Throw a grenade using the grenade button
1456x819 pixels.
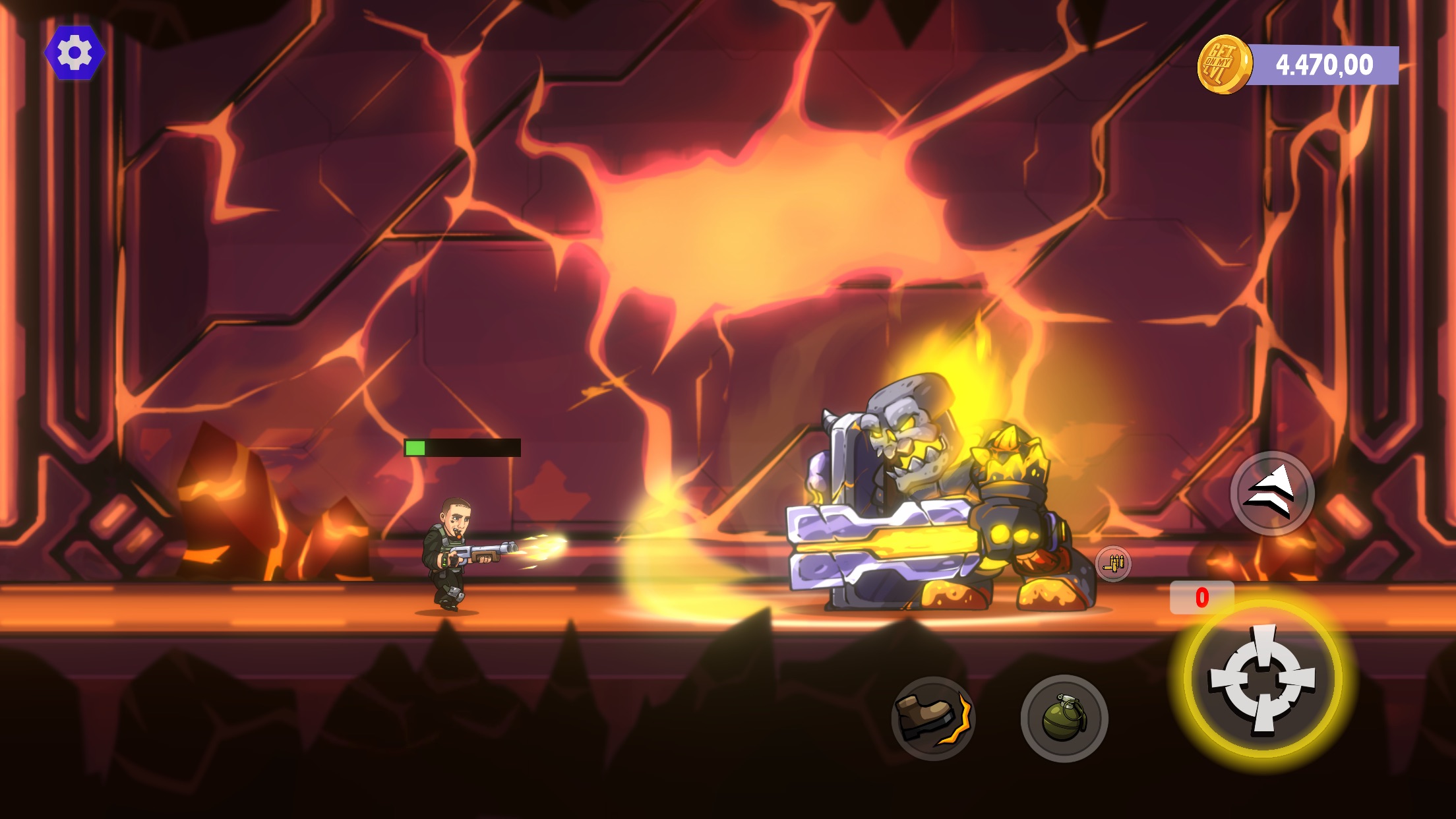point(1064,718)
